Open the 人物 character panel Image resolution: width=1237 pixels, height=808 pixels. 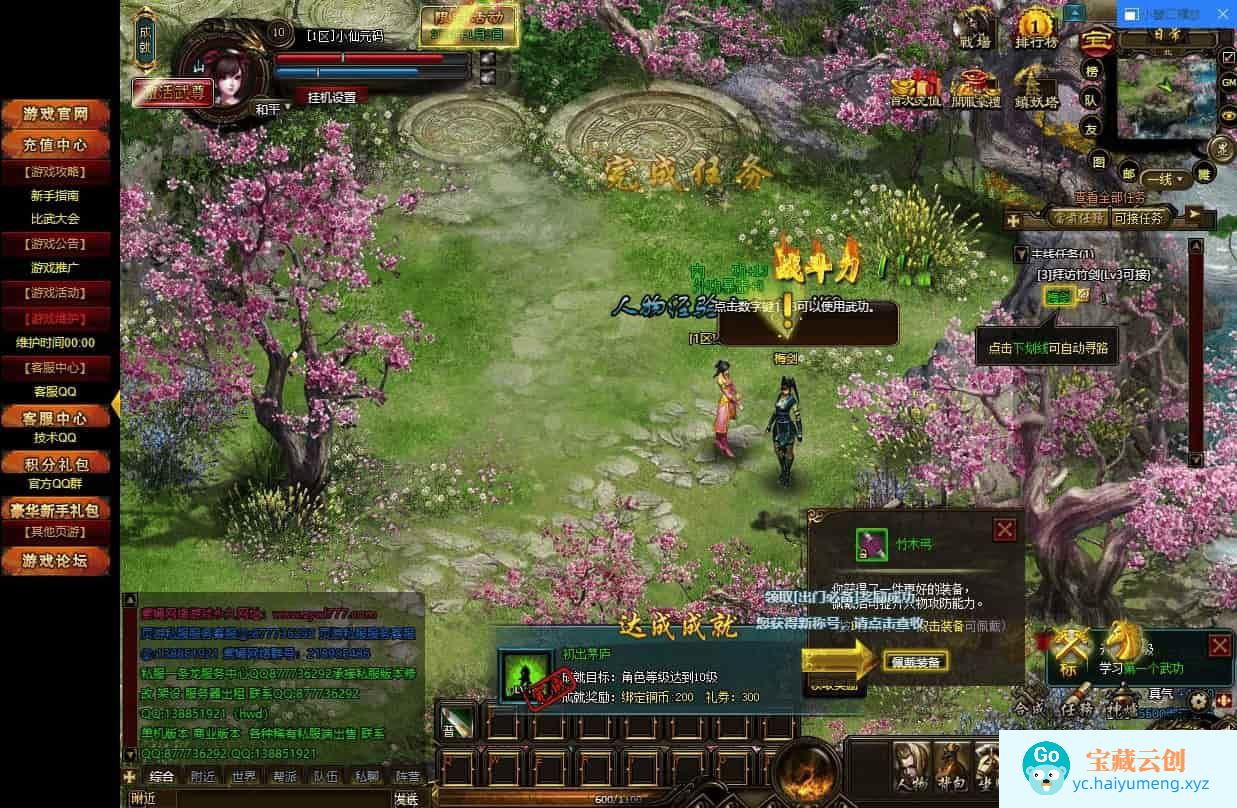[910, 767]
